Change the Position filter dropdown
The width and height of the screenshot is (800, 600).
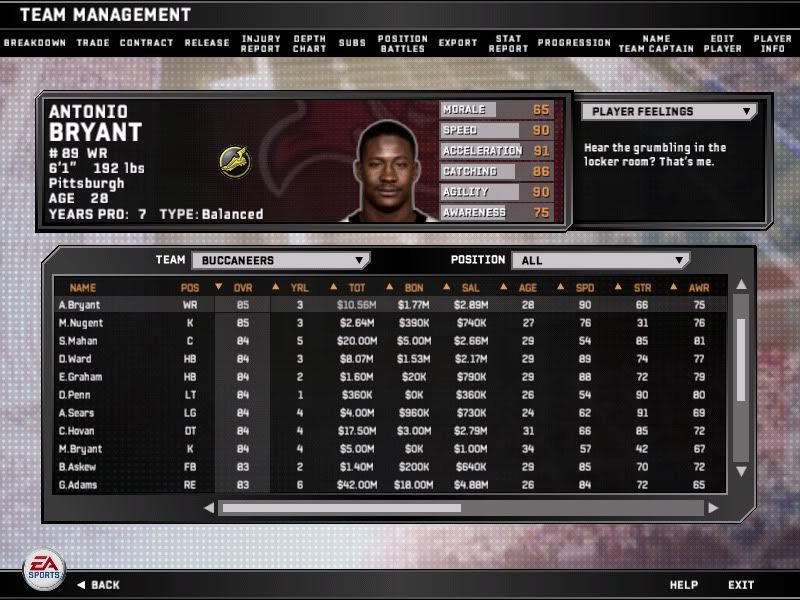pos(600,260)
